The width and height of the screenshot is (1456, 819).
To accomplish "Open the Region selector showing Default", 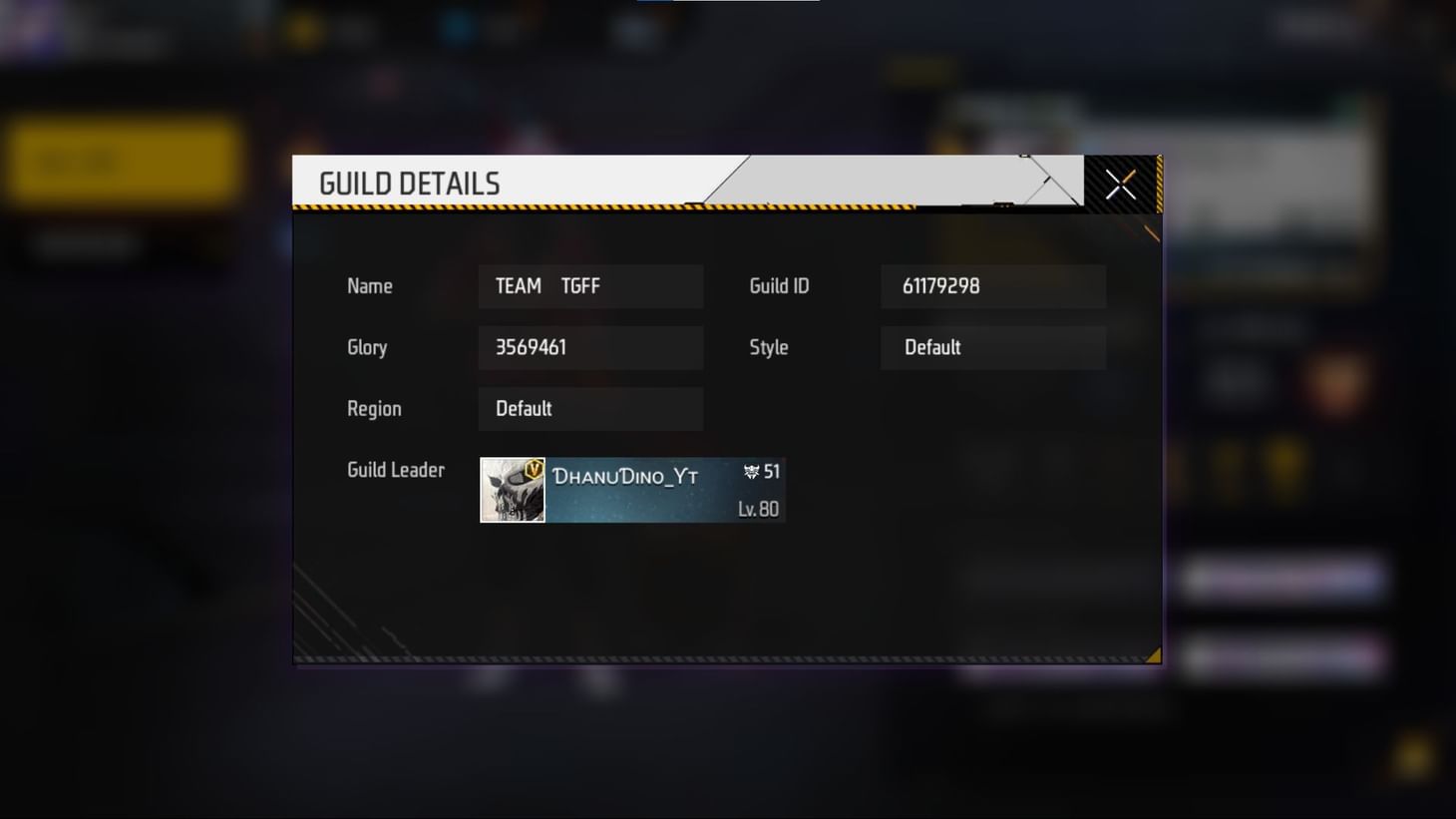I will 590,408.
